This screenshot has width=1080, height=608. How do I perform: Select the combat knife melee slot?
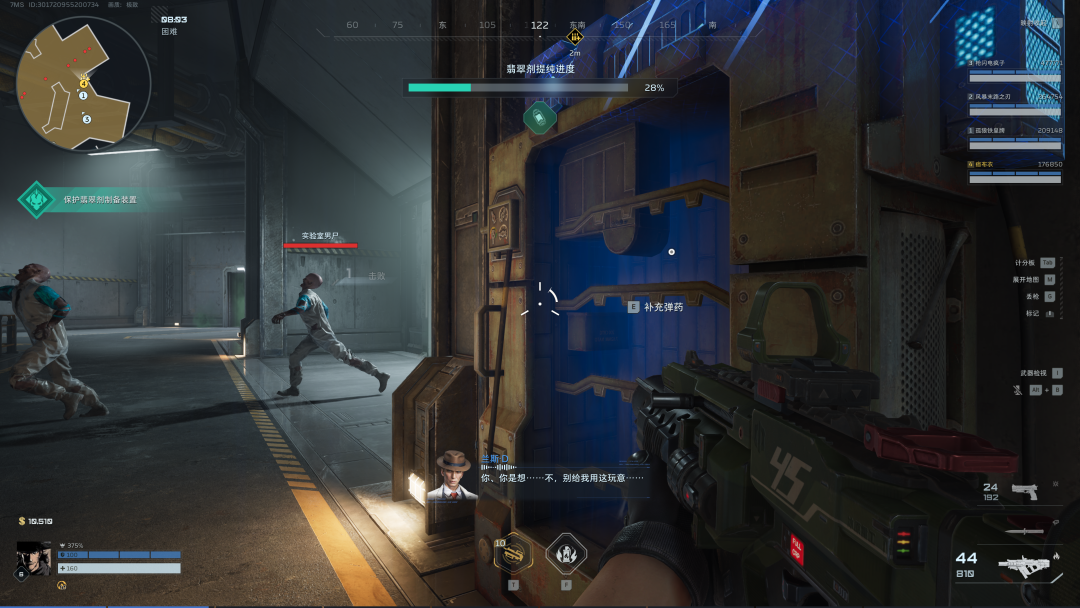click(1026, 531)
